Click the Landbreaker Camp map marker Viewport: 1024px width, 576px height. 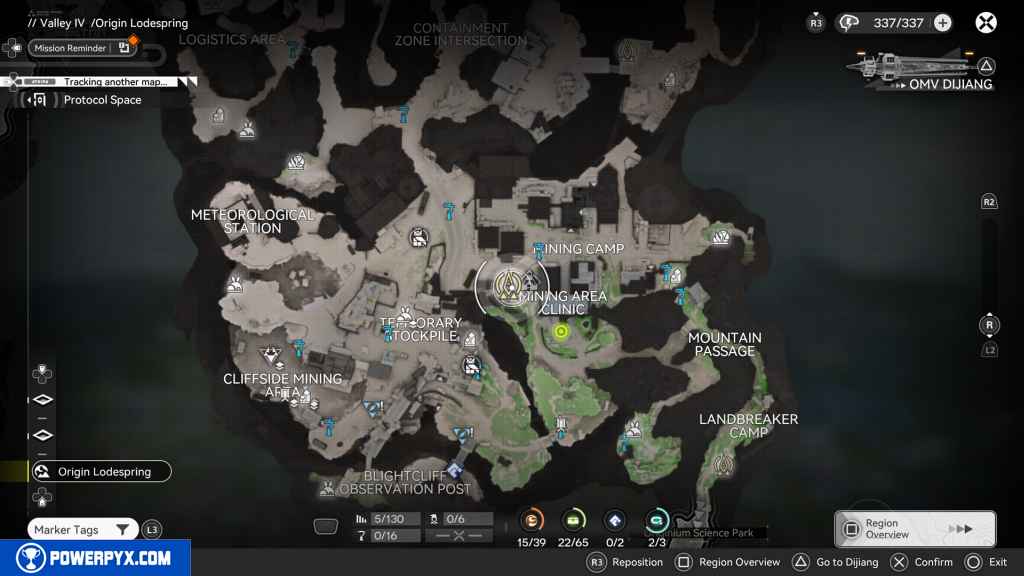pyautogui.click(x=723, y=464)
